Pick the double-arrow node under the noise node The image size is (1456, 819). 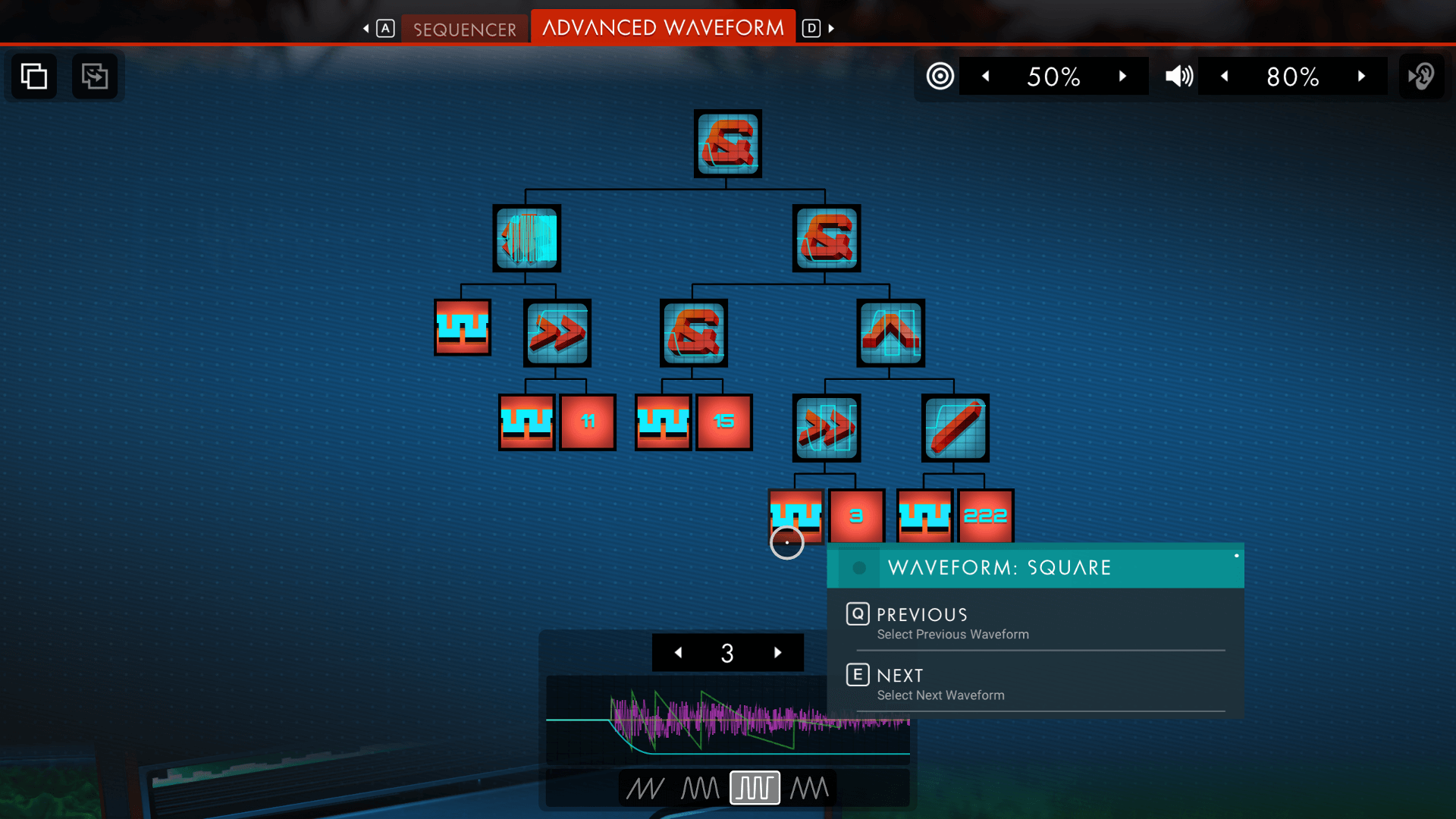(557, 332)
